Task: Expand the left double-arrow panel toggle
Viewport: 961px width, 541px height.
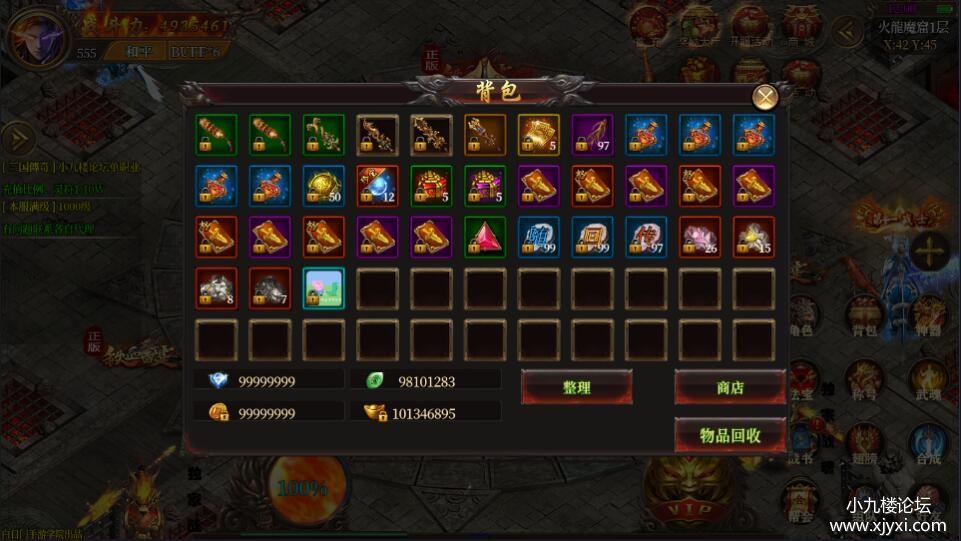Action: (16, 139)
